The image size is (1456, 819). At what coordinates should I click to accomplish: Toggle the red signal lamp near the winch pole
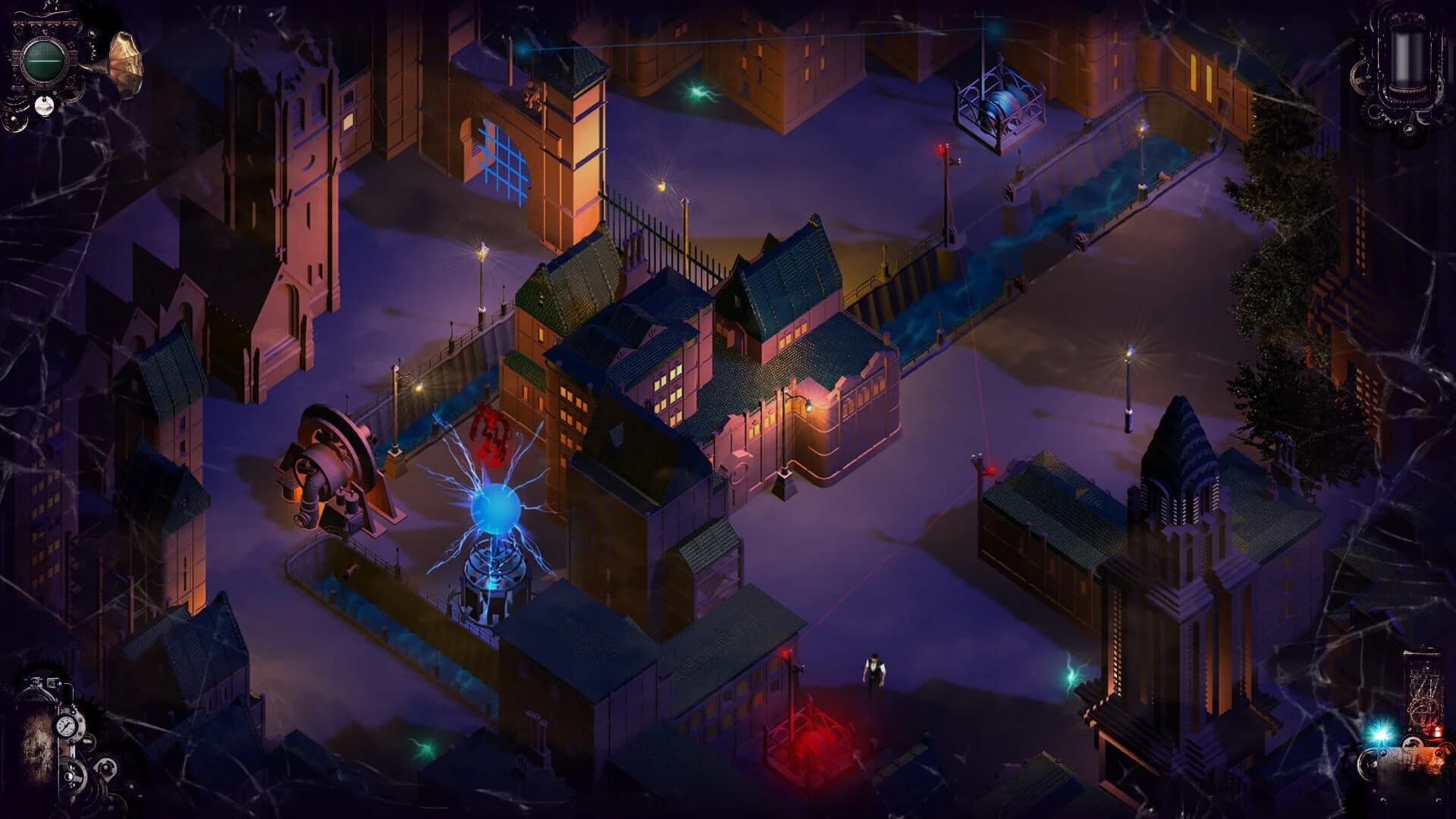pos(940,148)
